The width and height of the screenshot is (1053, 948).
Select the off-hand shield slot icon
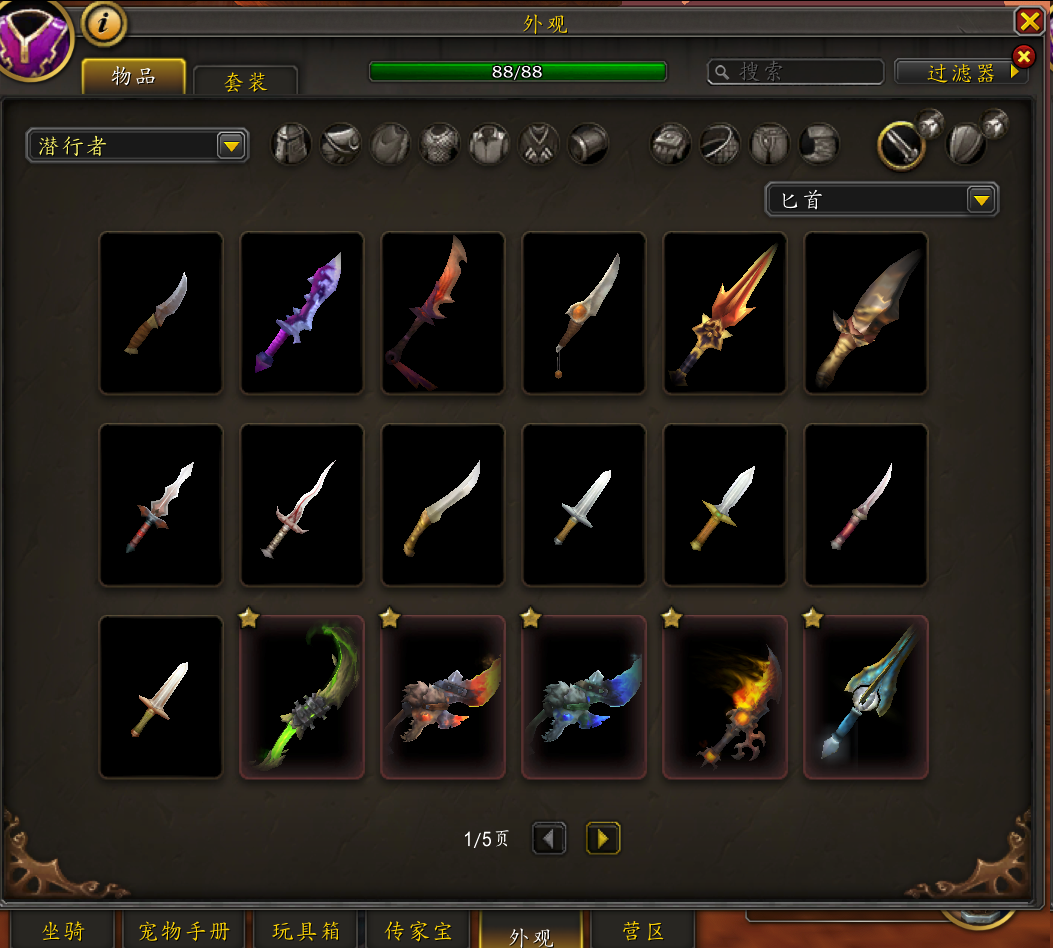click(965, 144)
